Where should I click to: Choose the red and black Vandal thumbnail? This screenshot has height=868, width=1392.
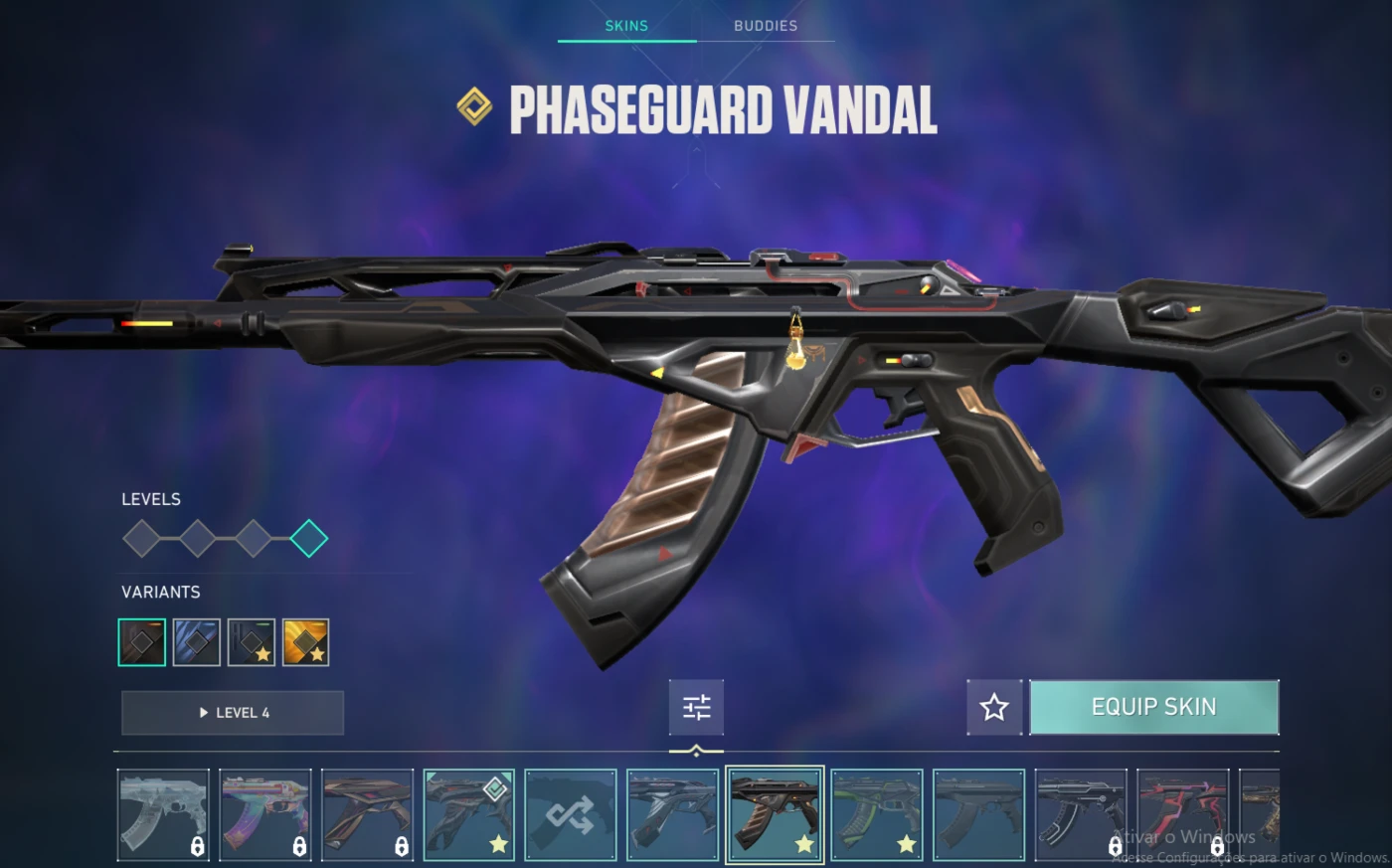point(1182,814)
